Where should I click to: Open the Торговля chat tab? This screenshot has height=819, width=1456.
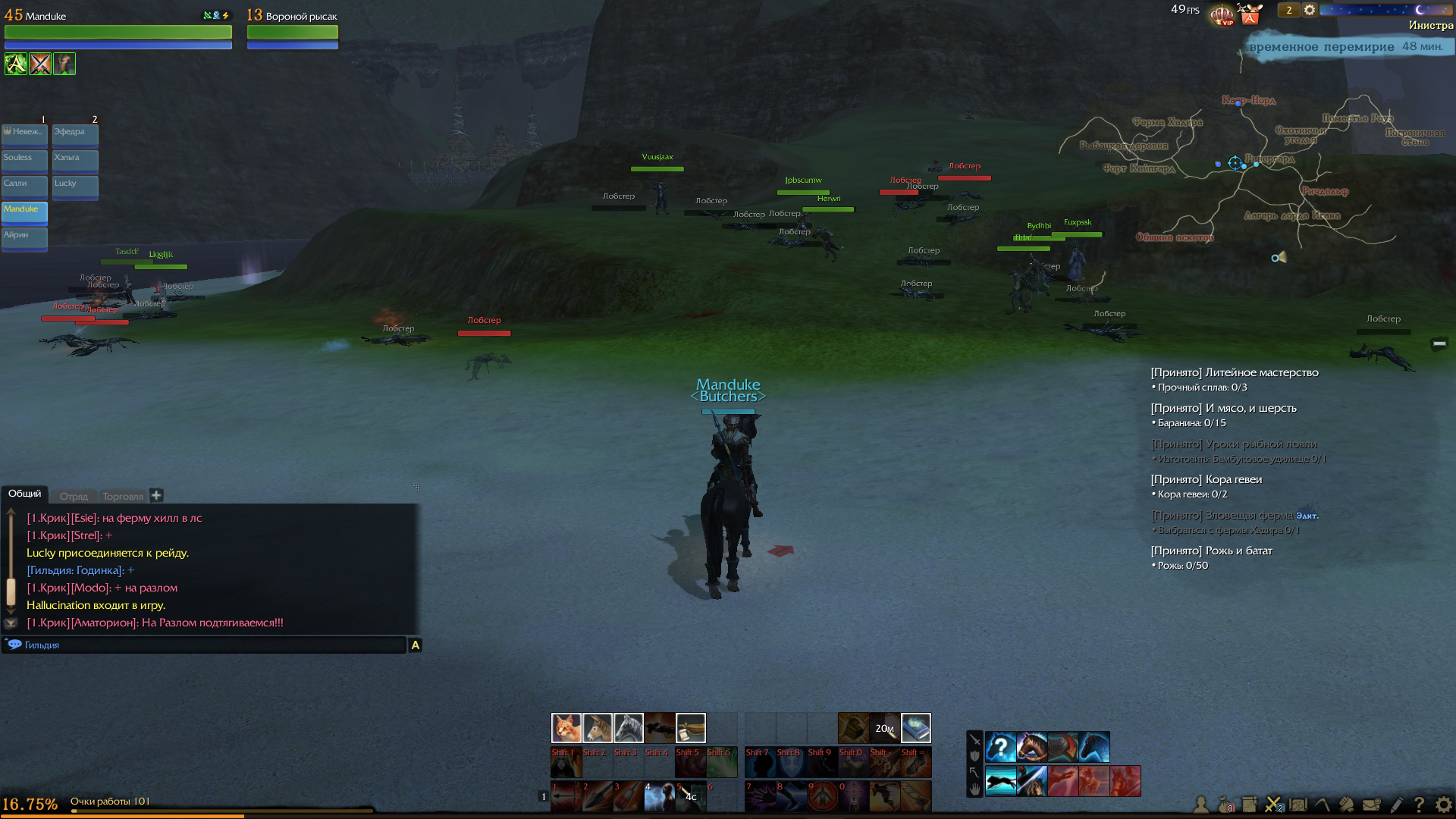[x=123, y=496]
